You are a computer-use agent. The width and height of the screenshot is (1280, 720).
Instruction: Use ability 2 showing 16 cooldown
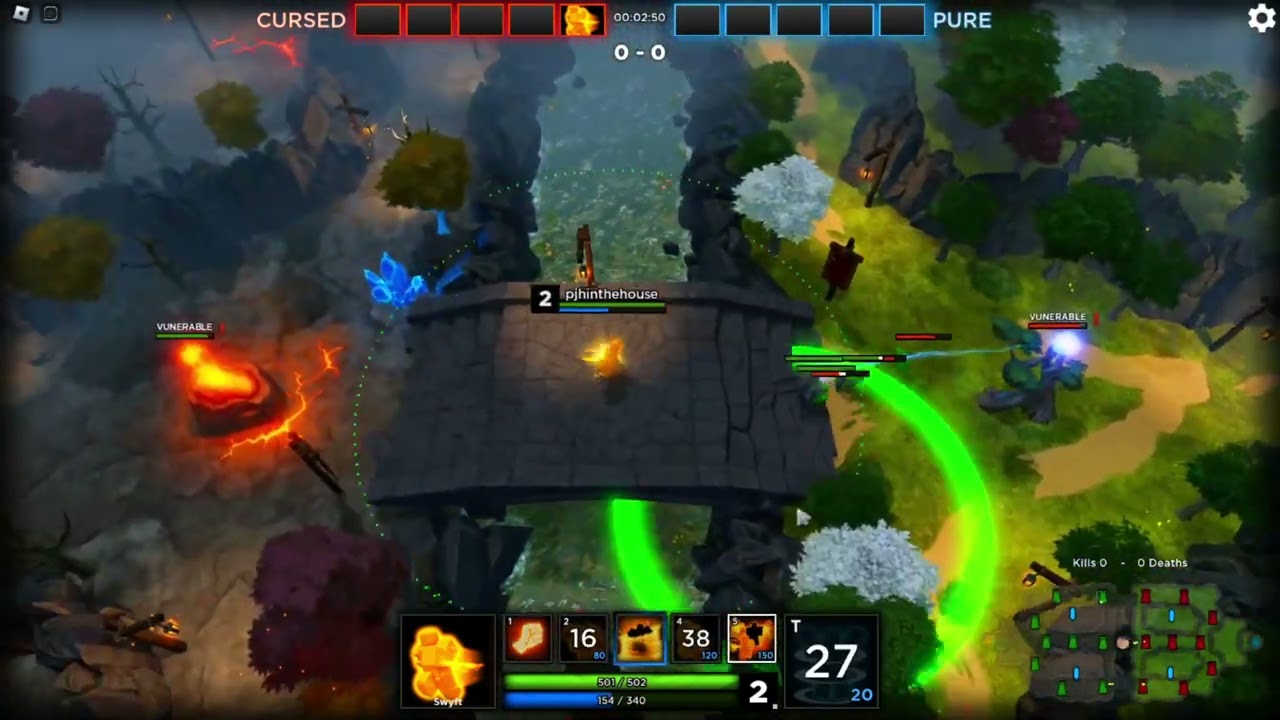pyautogui.click(x=583, y=639)
